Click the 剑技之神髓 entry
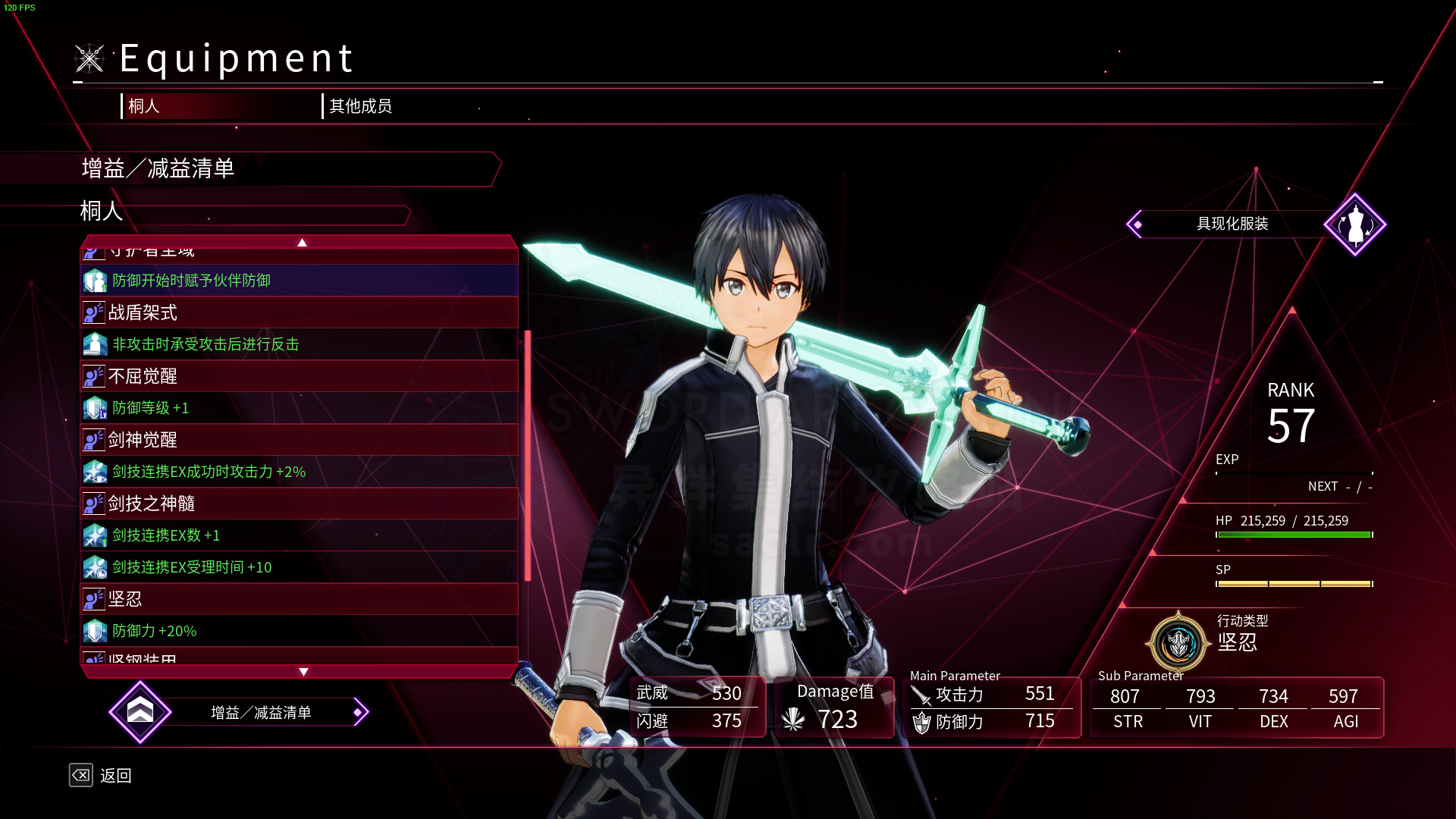Screen dimensions: 1456x819 pos(299,504)
